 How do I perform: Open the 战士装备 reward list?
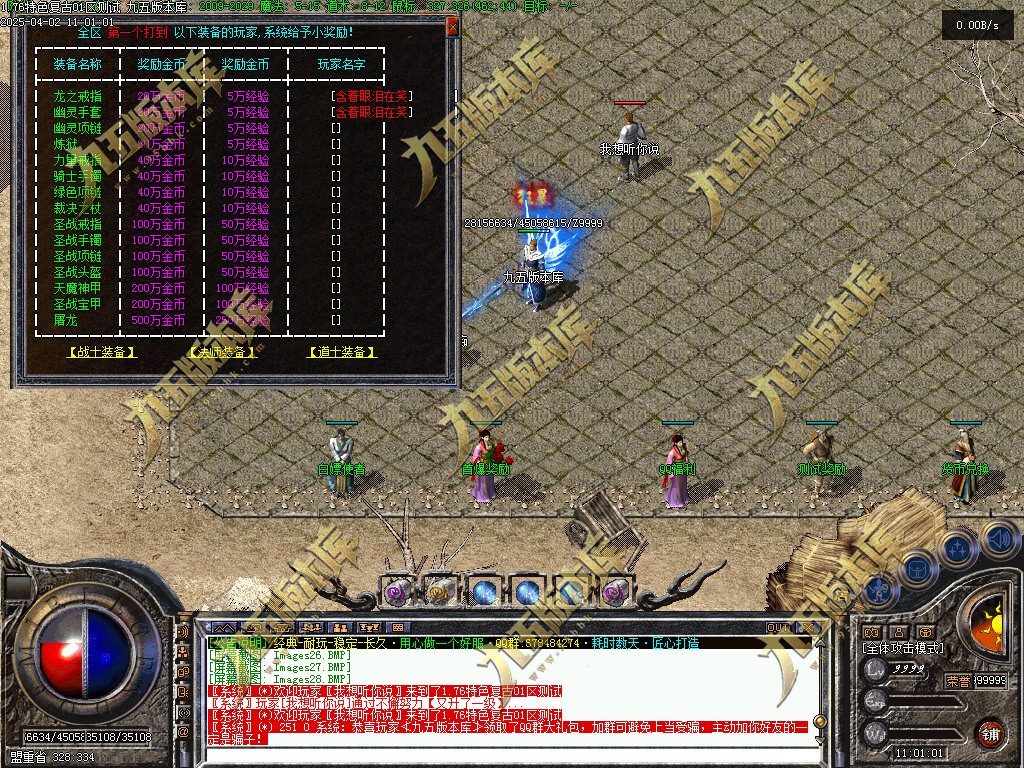101,352
